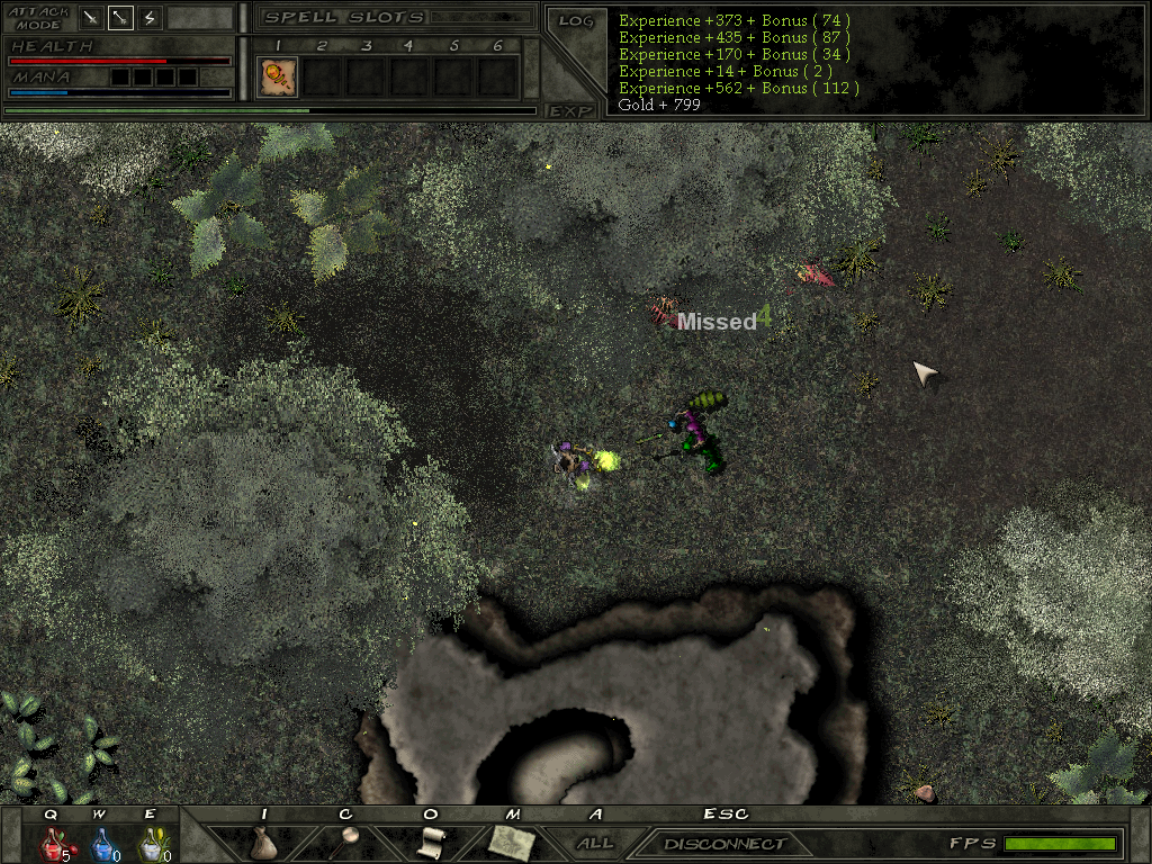Switch to the bow ranged attack mode
This screenshot has width=1152, height=864.
pyautogui.click(x=121, y=17)
